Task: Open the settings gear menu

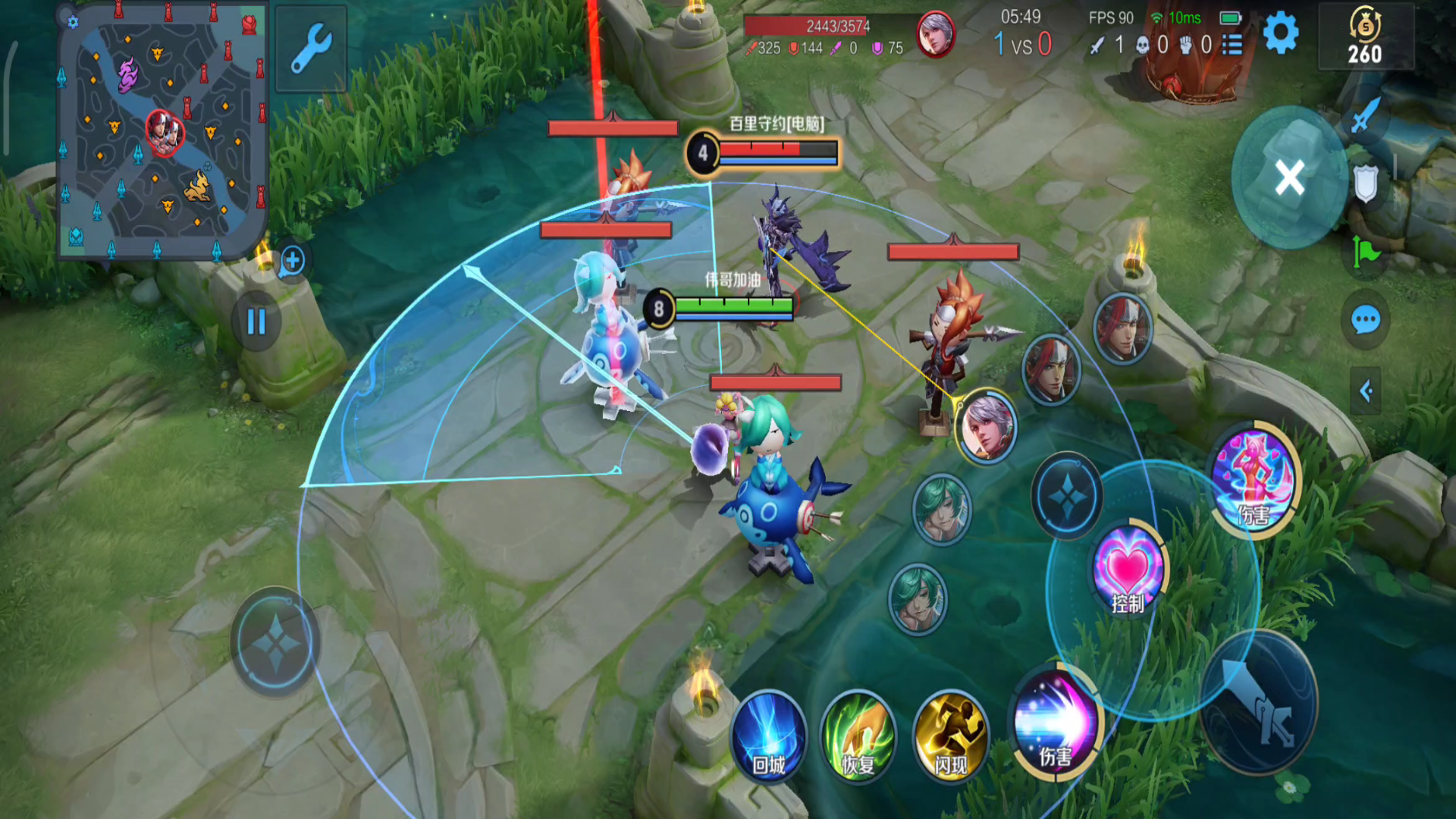Action: point(1281,33)
